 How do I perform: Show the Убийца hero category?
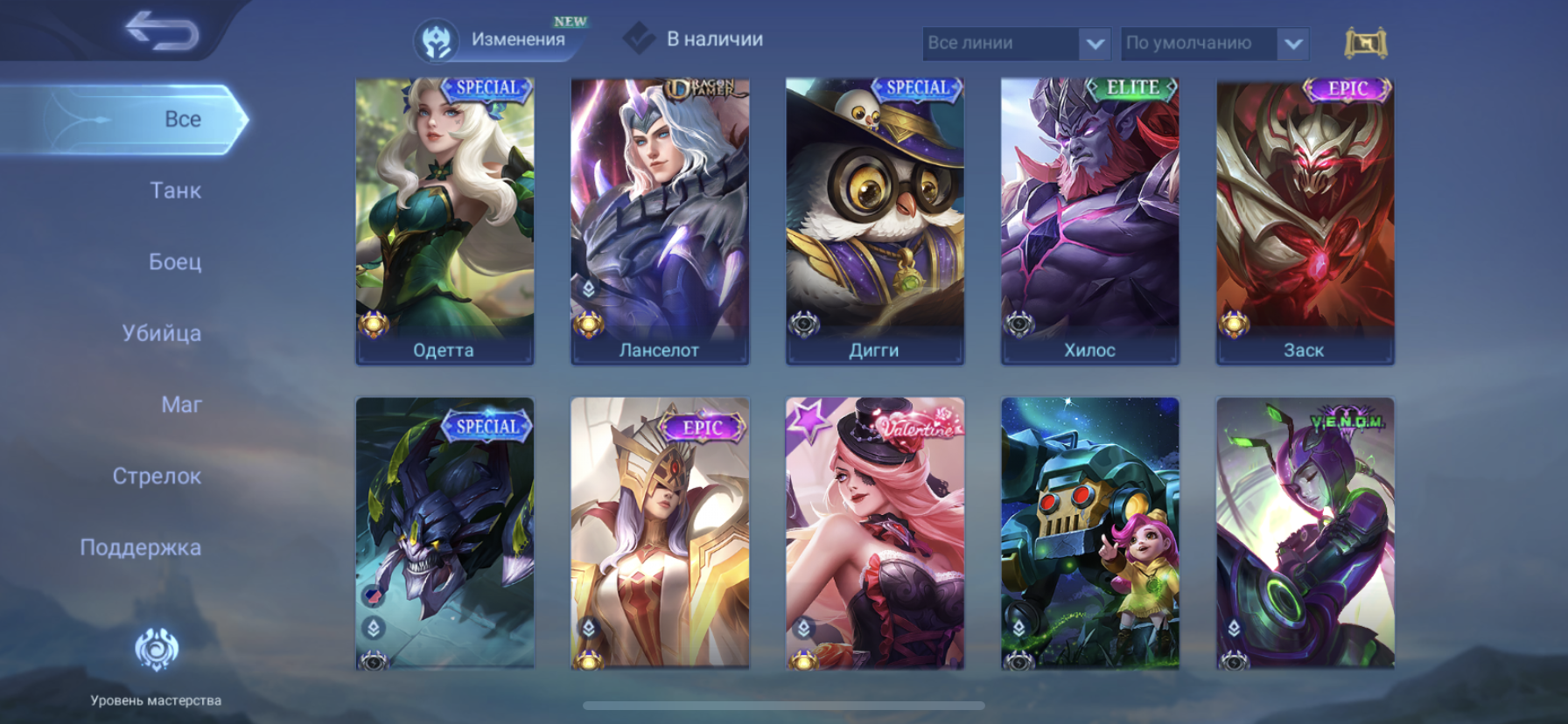click(x=162, y=333)
